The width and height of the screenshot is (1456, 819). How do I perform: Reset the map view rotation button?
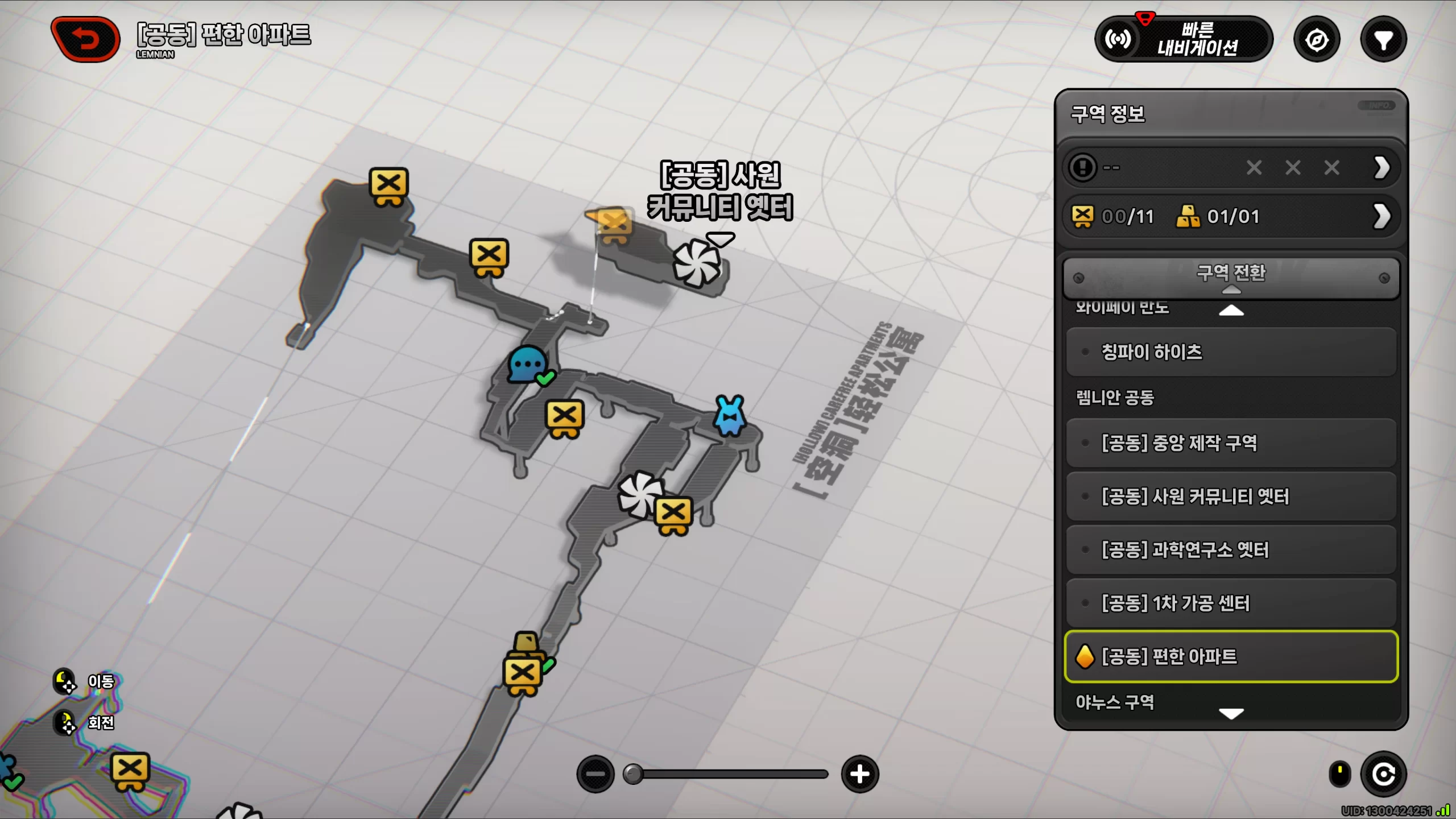1383,774
